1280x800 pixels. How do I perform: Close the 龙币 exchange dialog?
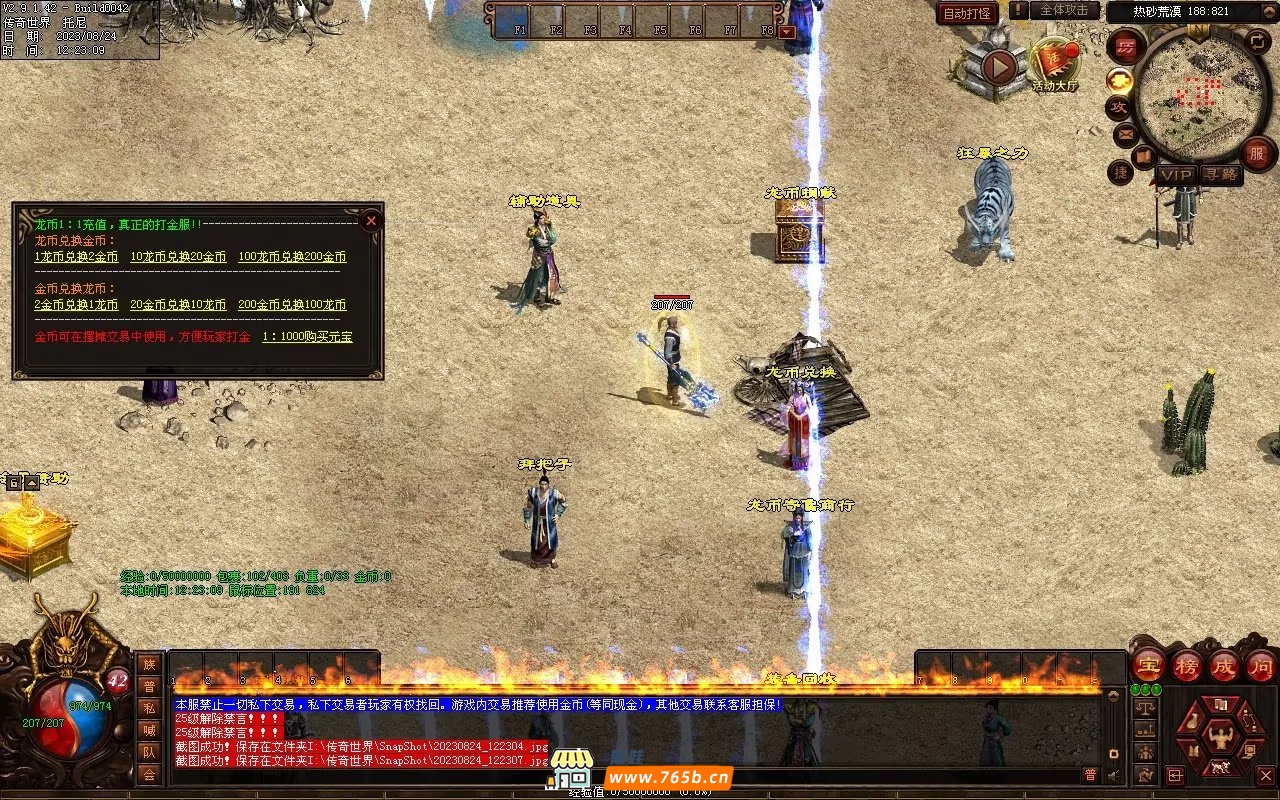coord(371,220)
